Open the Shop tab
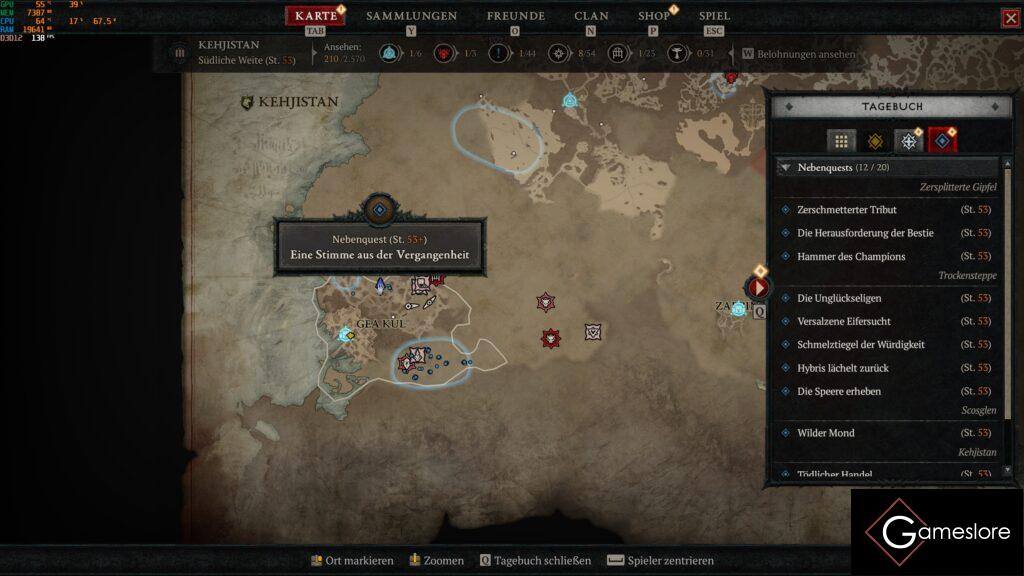Screen dimensions: 1024x576 [654, 16]
